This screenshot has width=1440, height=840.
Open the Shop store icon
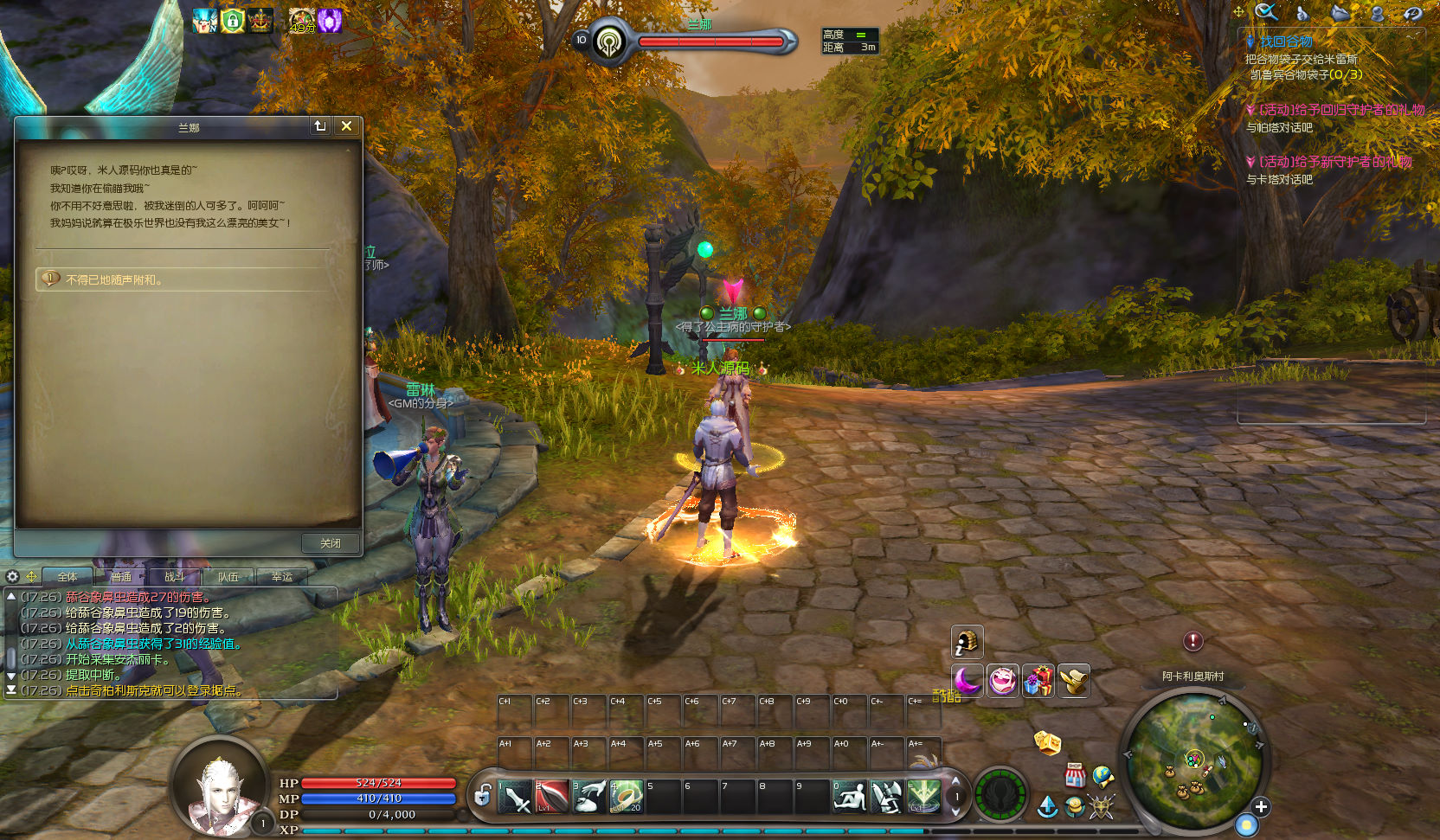click(1075, 774)
